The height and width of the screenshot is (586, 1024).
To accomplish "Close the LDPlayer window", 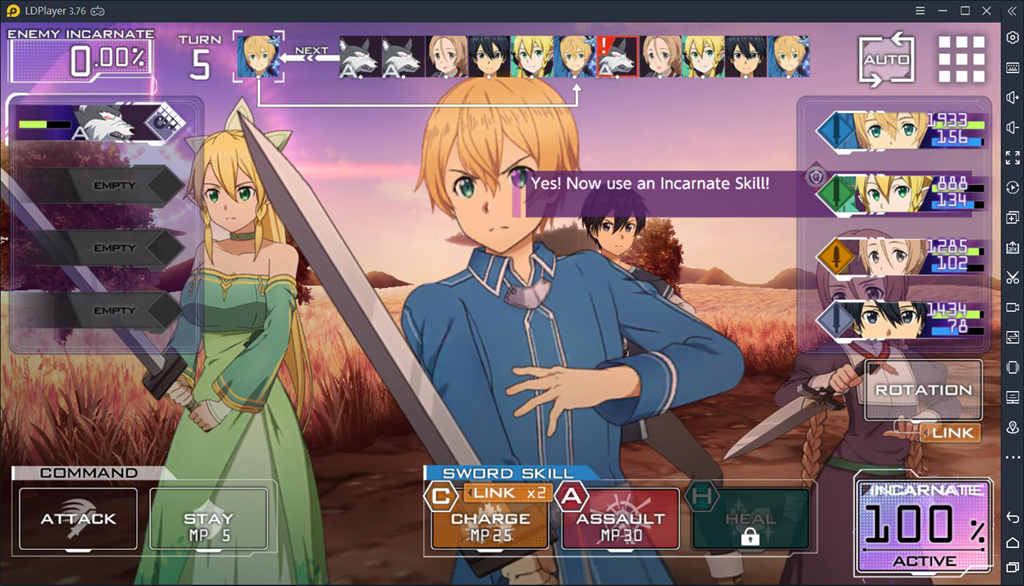I will pyautogui.click(x=988, y=10).
